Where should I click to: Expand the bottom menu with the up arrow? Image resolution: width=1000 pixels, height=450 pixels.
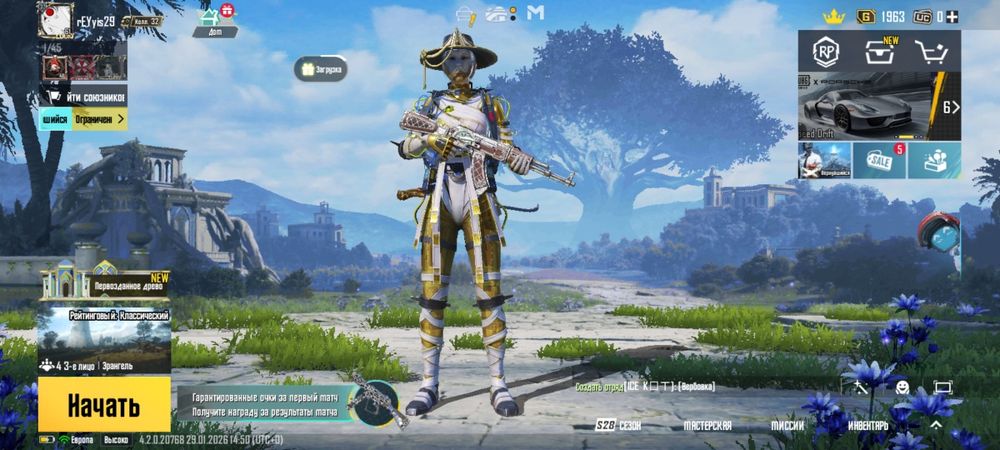click(935, 424)
